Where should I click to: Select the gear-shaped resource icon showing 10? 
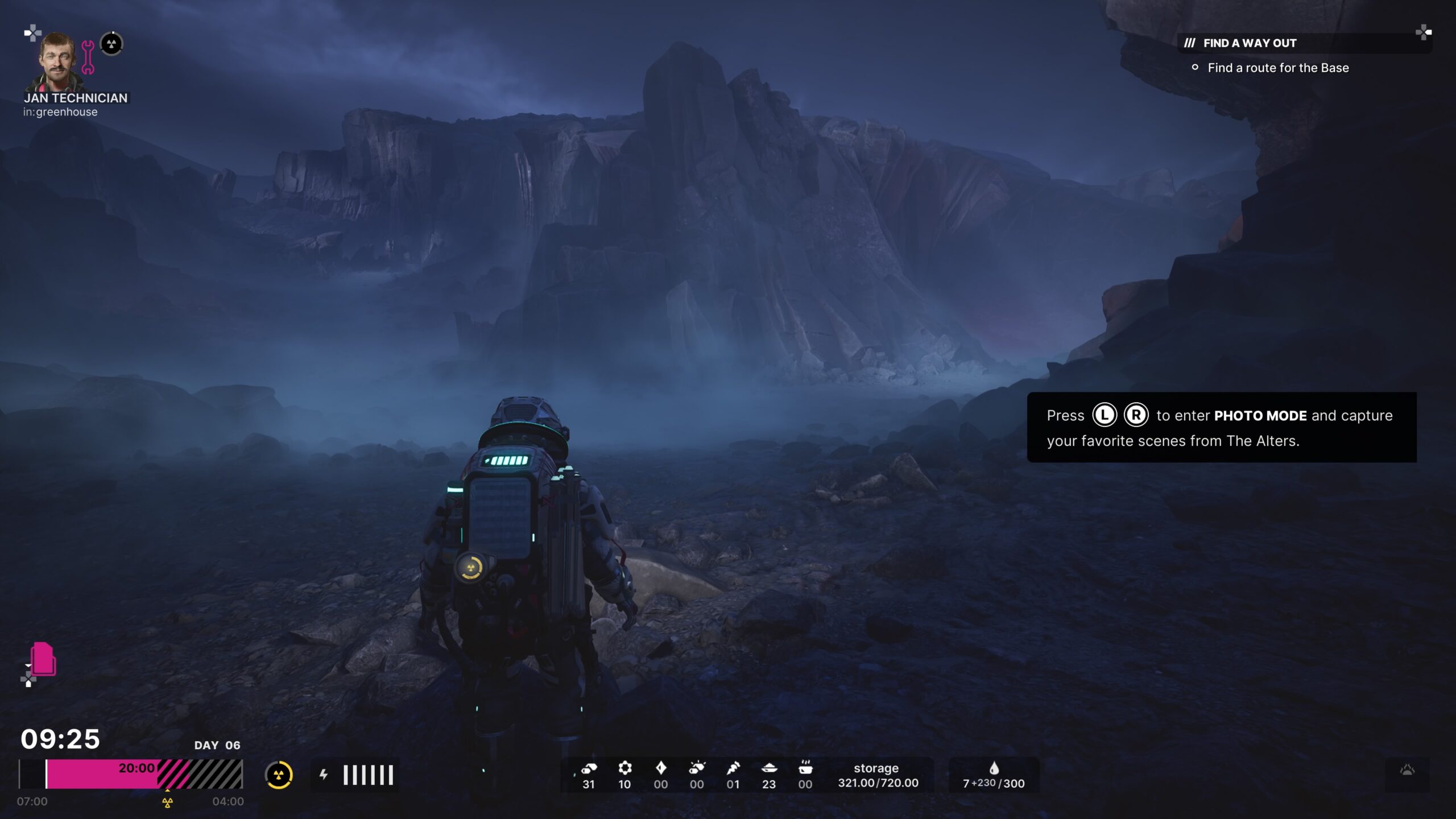(x=624, y=768)
